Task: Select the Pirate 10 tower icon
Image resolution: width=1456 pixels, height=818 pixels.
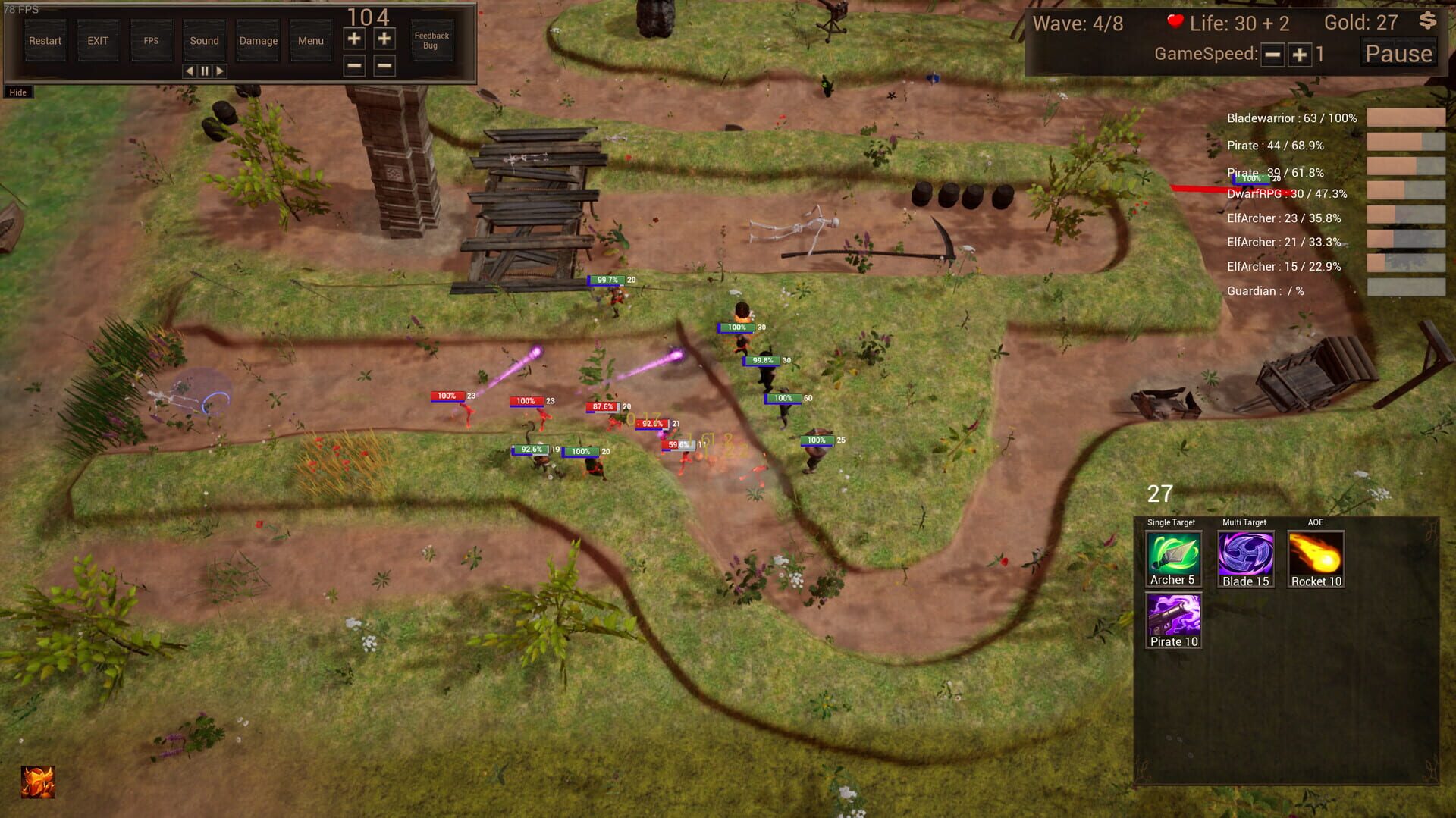Action: [1172, 618]
